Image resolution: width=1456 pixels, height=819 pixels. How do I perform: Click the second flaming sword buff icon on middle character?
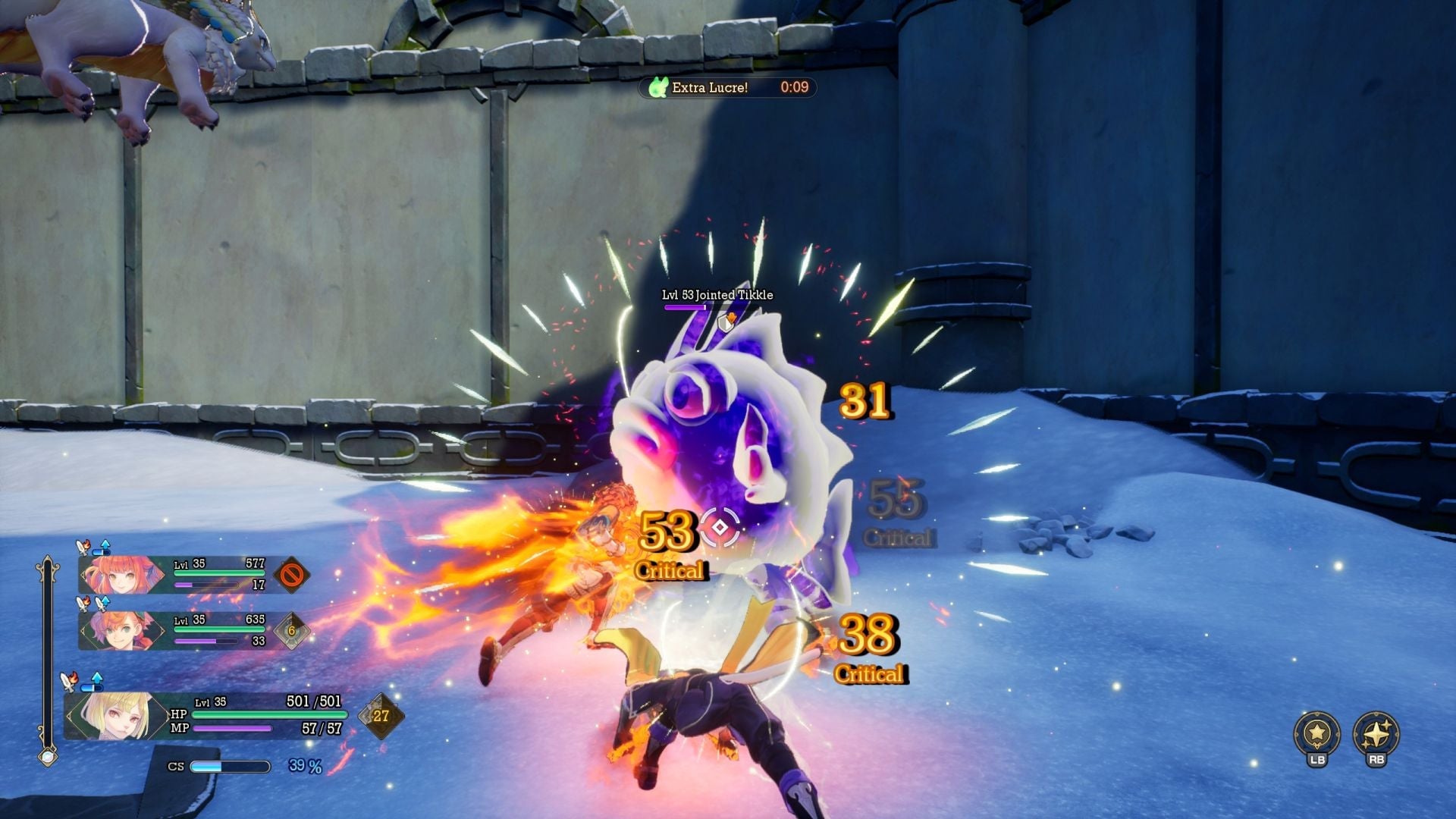point(101,603)
